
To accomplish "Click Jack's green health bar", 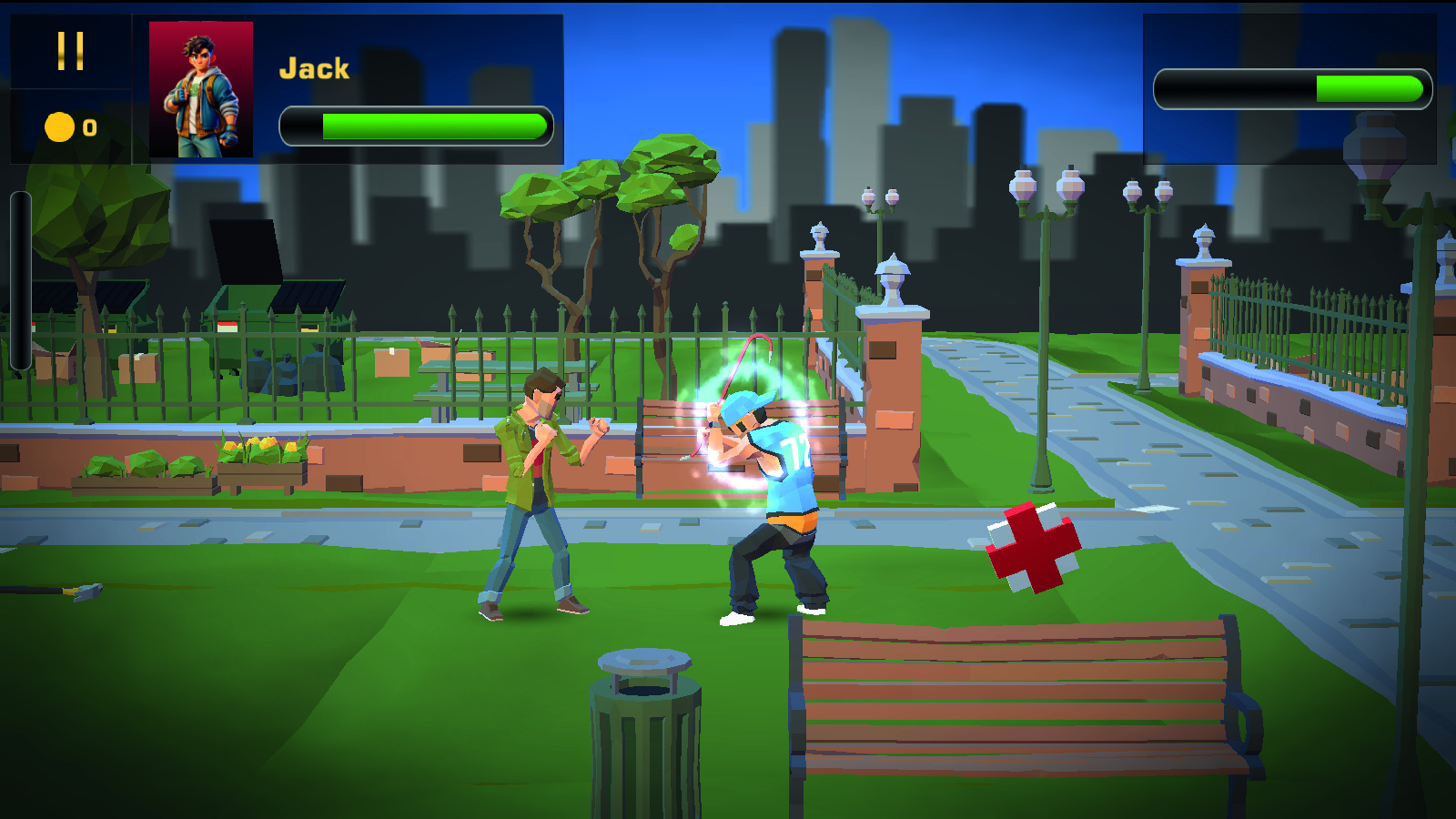I will (x=419, y=124).
